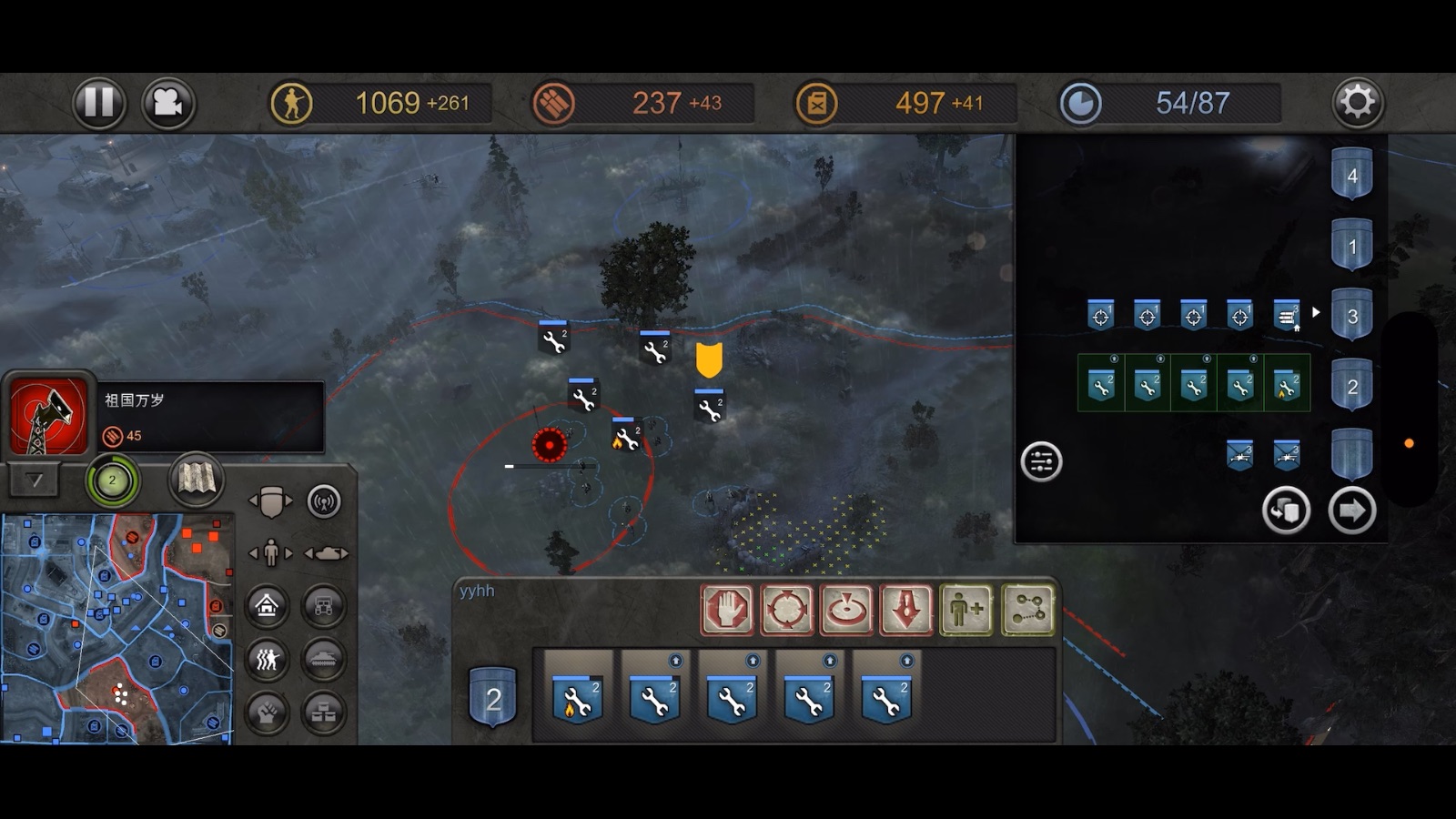1456x819 pixels.
Task: Select the green commander points ring
Action: click(112, 480)
